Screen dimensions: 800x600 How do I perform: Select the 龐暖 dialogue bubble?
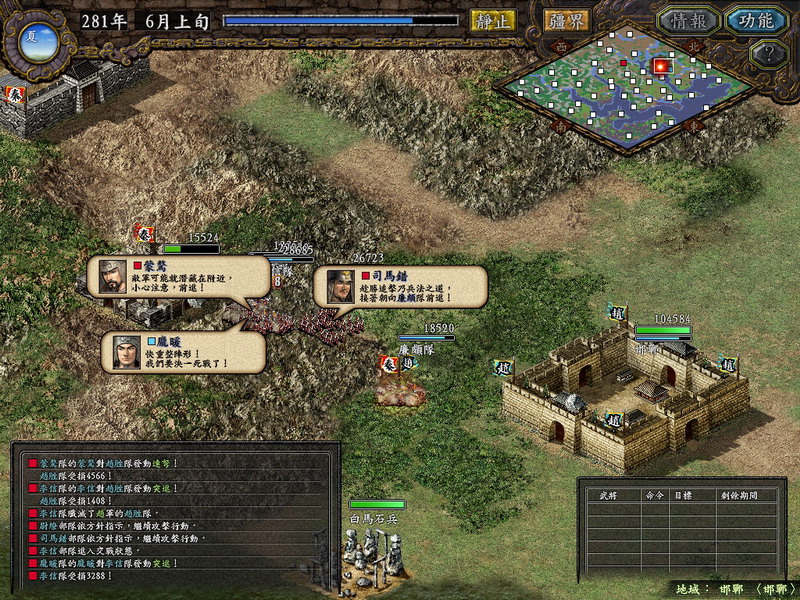tap(183, 352)
